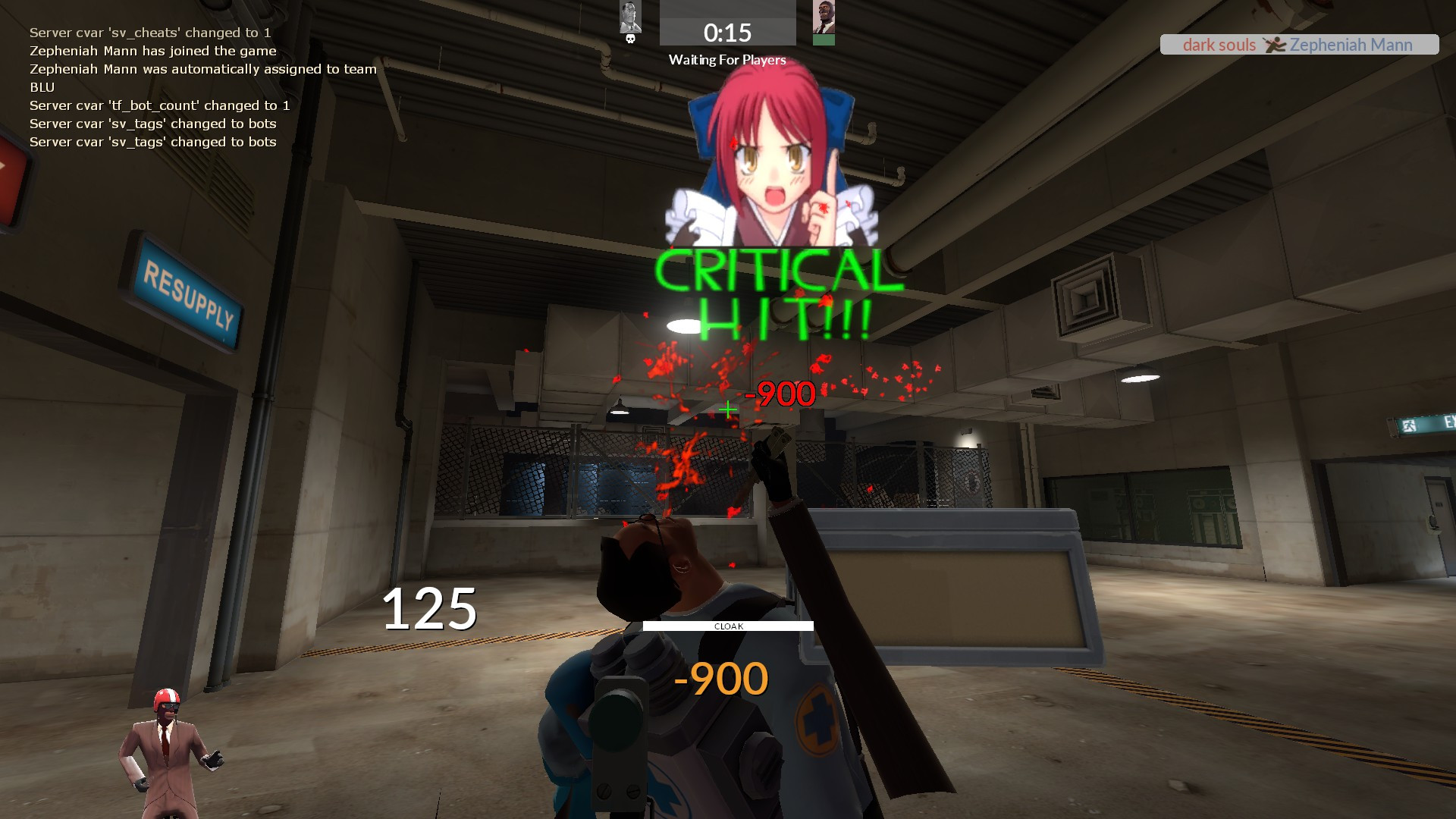Select the dark souls name in the killfeed
Image resolution: width=1456 pixels, height=819 pixels.
click(x=1218, y=45)
